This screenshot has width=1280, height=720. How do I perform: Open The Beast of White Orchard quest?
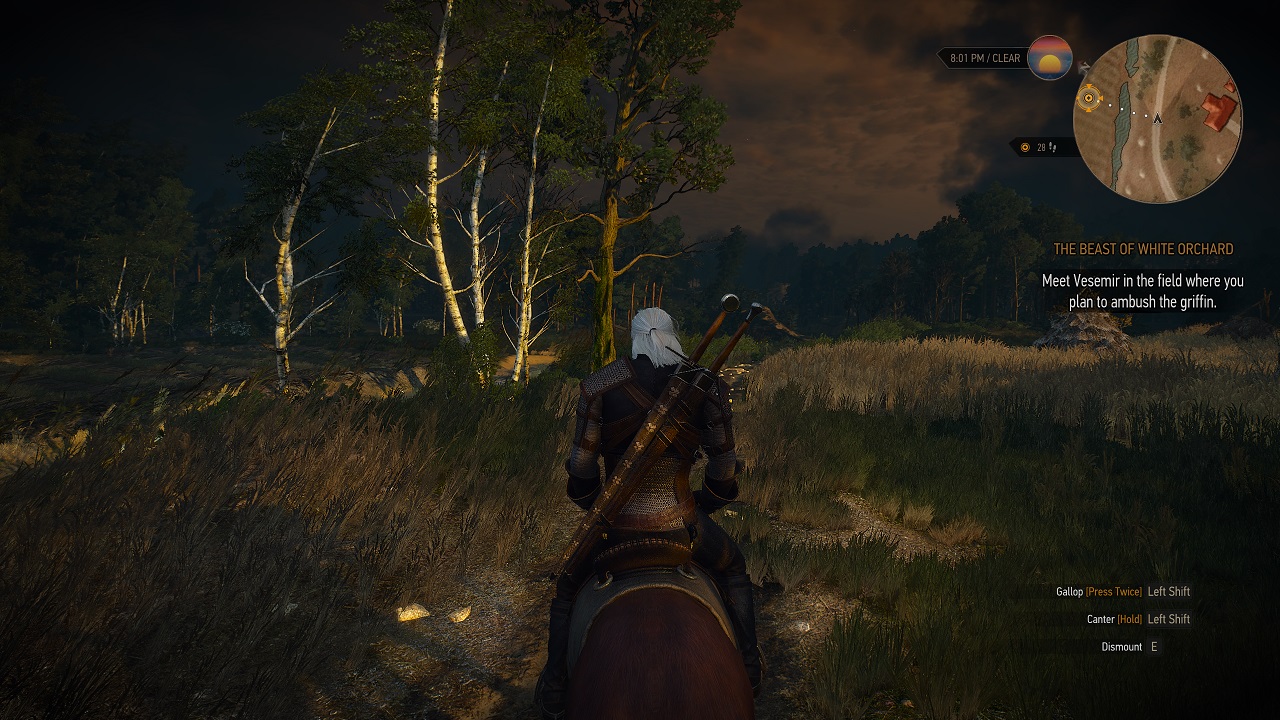(x=1143, y=249)
